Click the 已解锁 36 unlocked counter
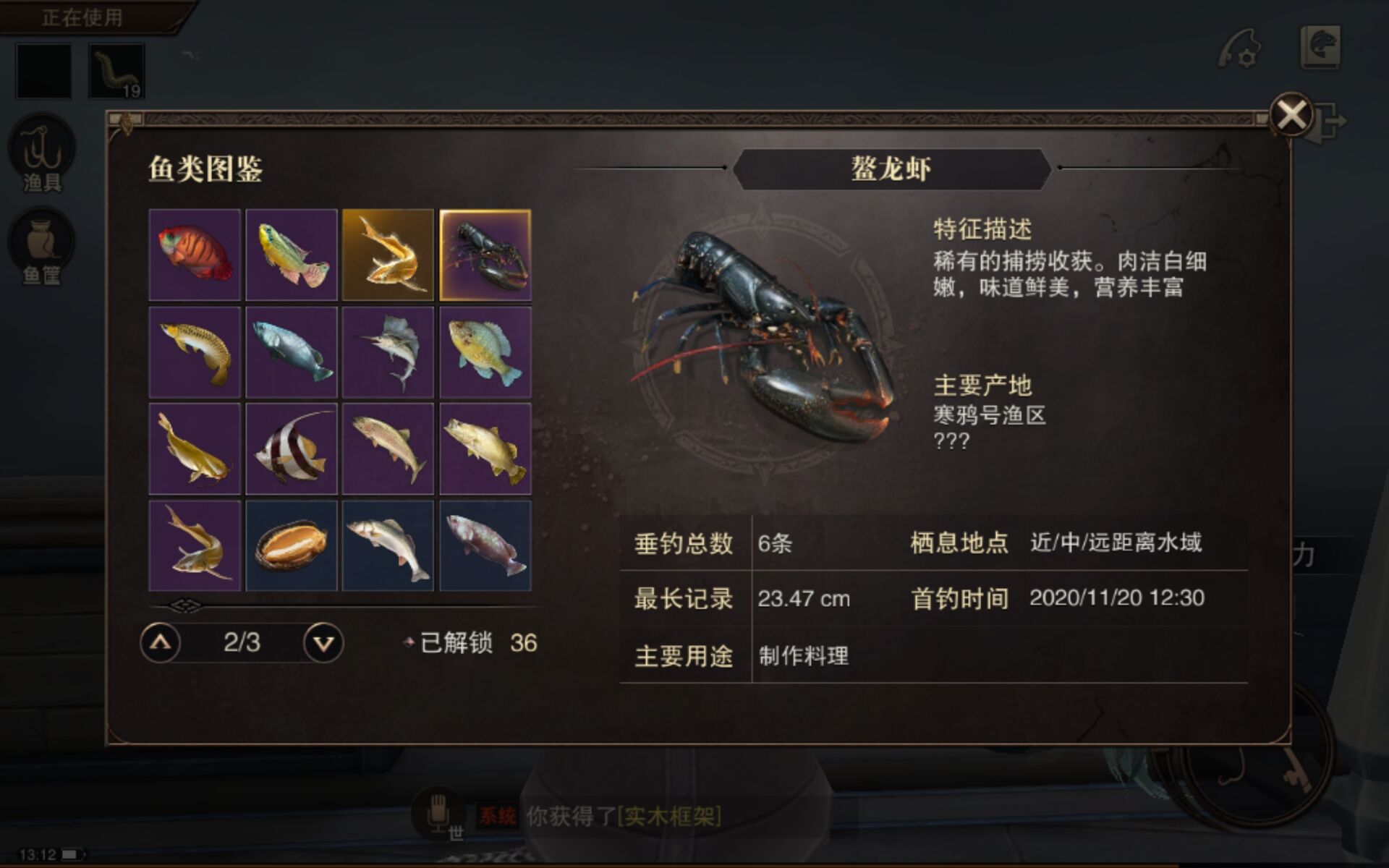This screenshot has height=868, width=1389. coord(477,641)
